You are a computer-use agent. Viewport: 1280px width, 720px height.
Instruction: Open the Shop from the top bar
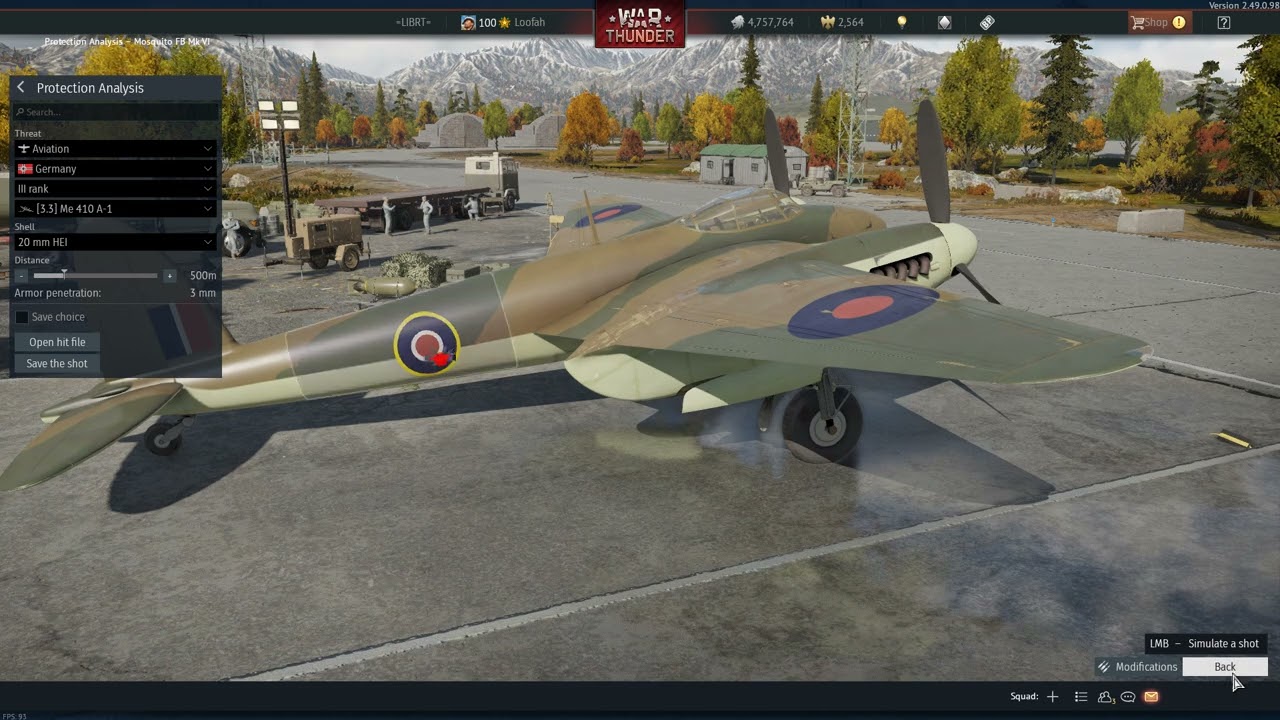pos(1157,22)
